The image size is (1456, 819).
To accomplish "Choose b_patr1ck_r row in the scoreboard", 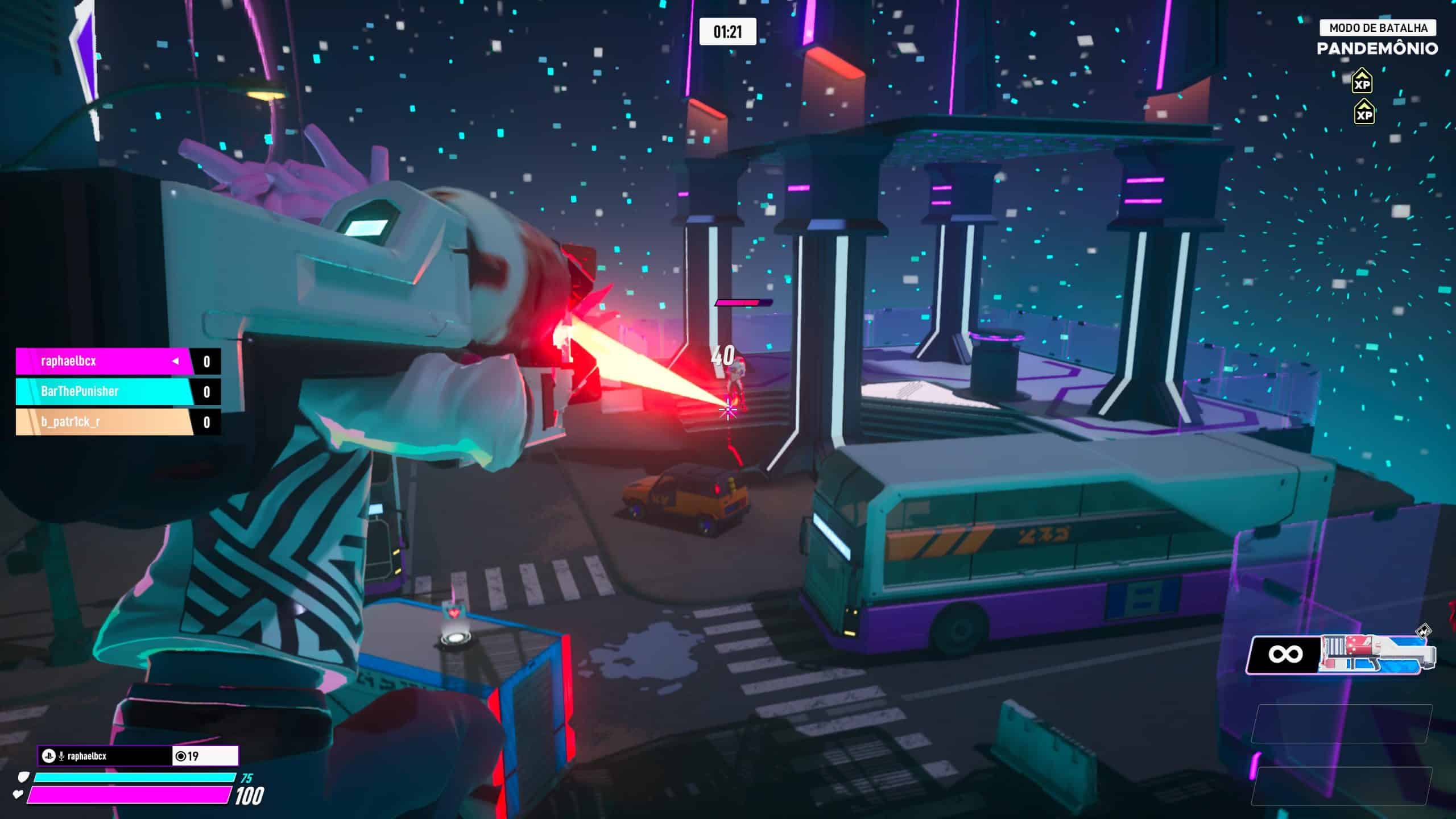I will (x=117, y=422).
